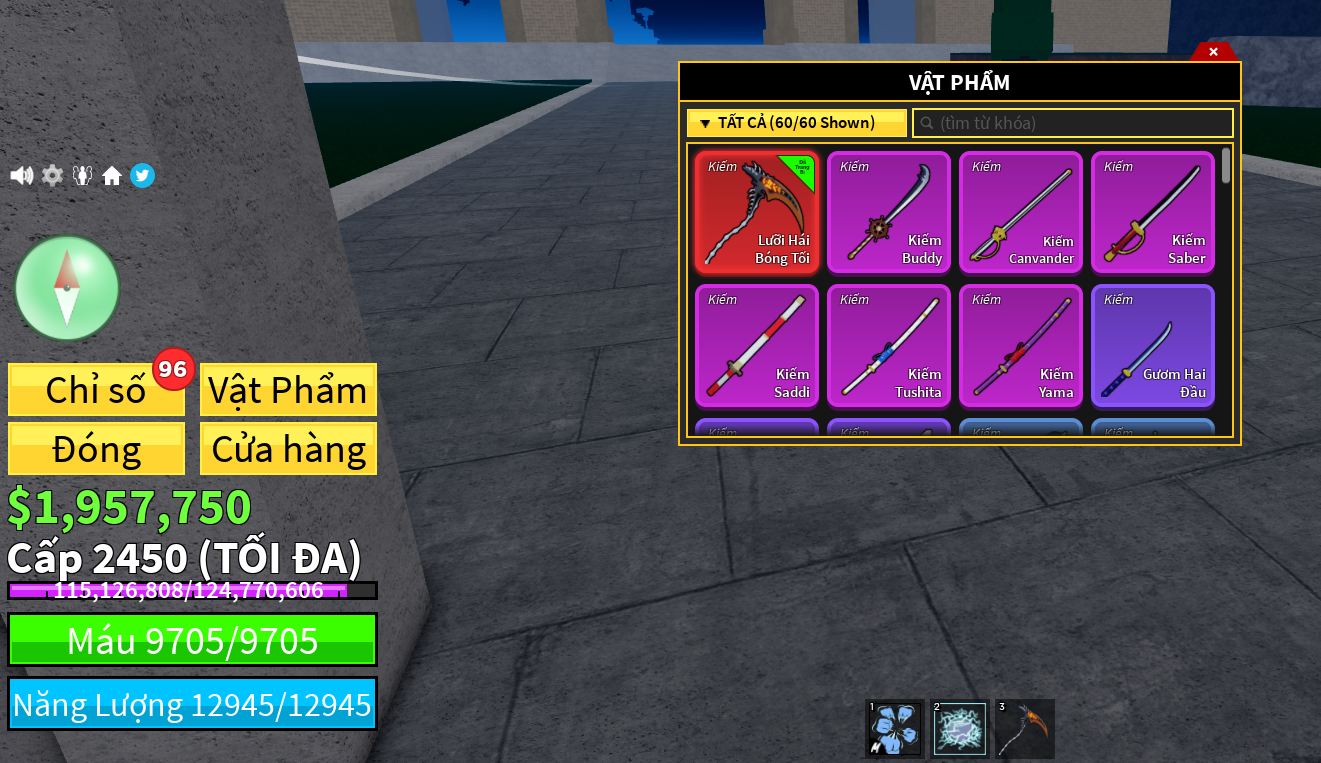
Task: Open the game settings gear icon
Action: (51, 175)
